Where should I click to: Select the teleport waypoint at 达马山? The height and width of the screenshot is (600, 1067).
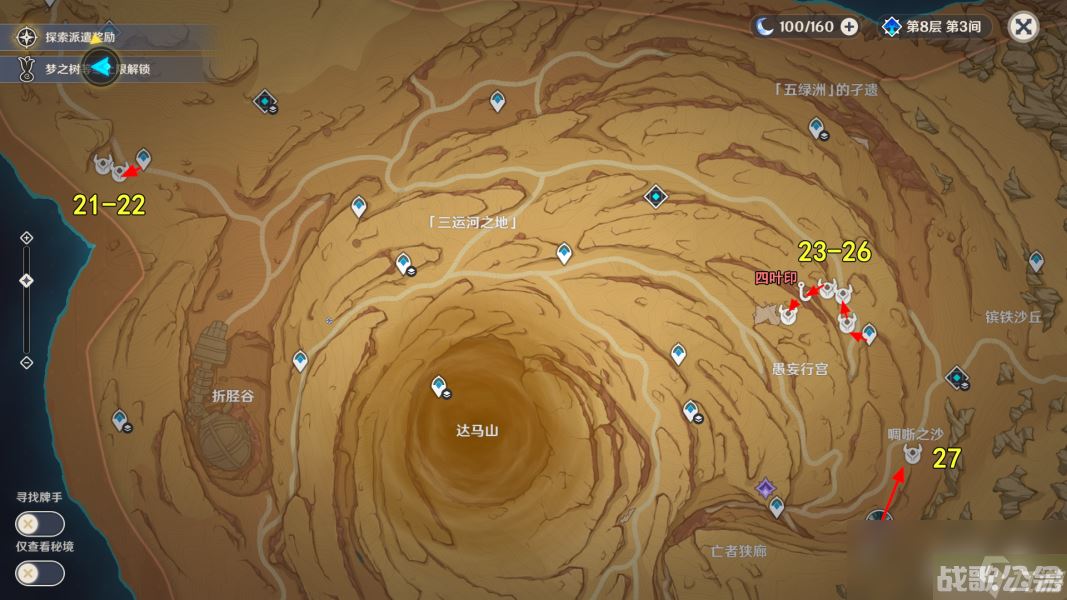(438, 386)
